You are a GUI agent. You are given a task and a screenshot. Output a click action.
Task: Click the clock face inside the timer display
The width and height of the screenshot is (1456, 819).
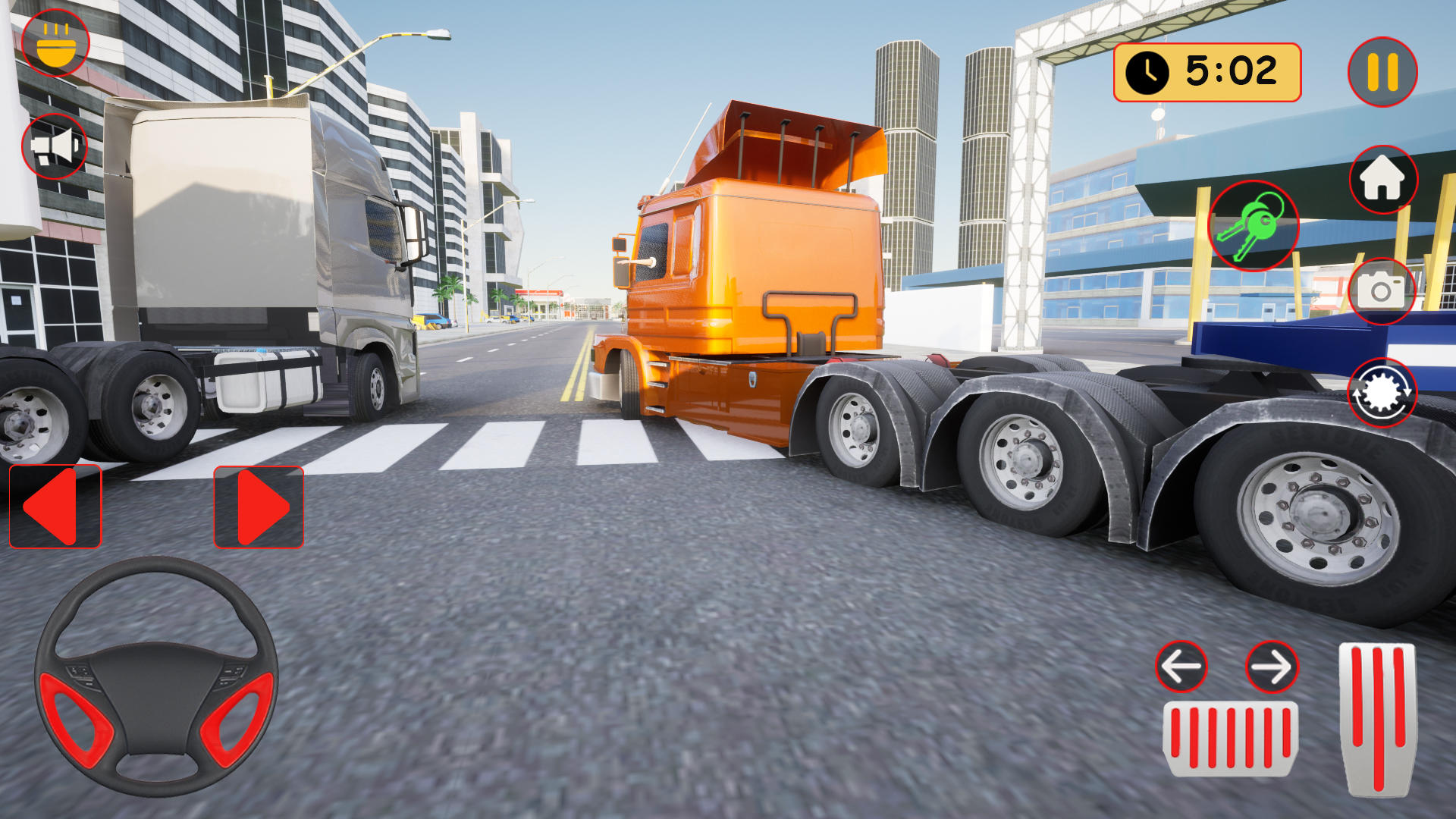pyautogui.click(x=1147, y=72)
